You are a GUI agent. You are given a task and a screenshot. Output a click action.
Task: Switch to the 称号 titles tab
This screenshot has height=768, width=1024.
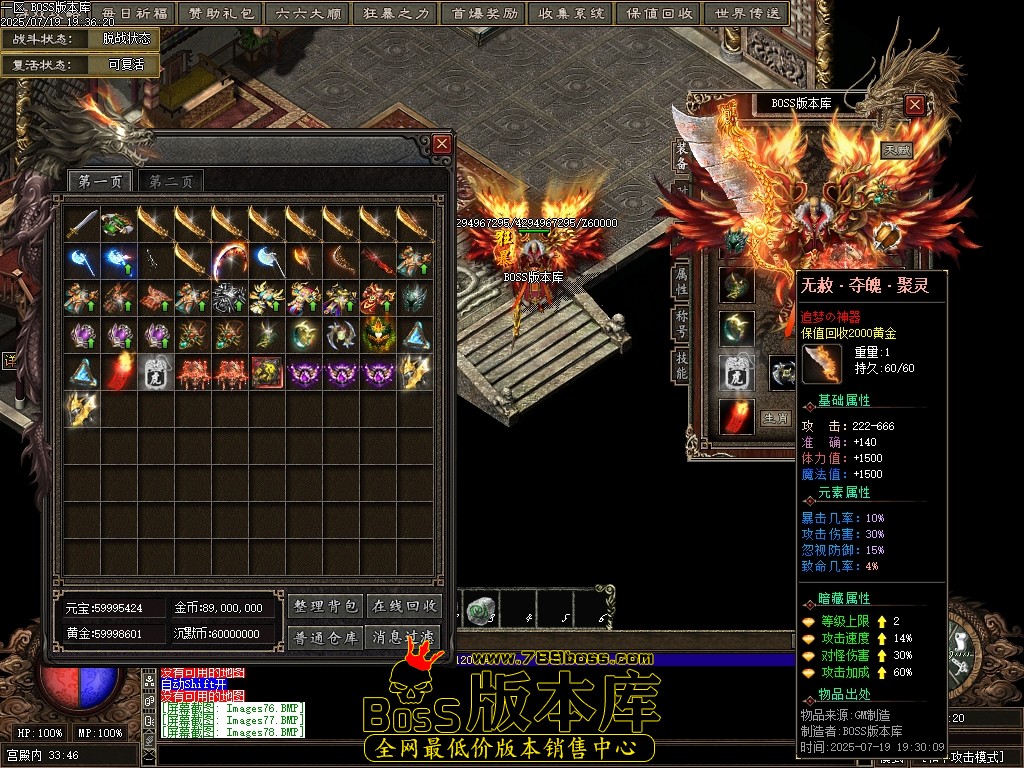click(x=681, y=324)
